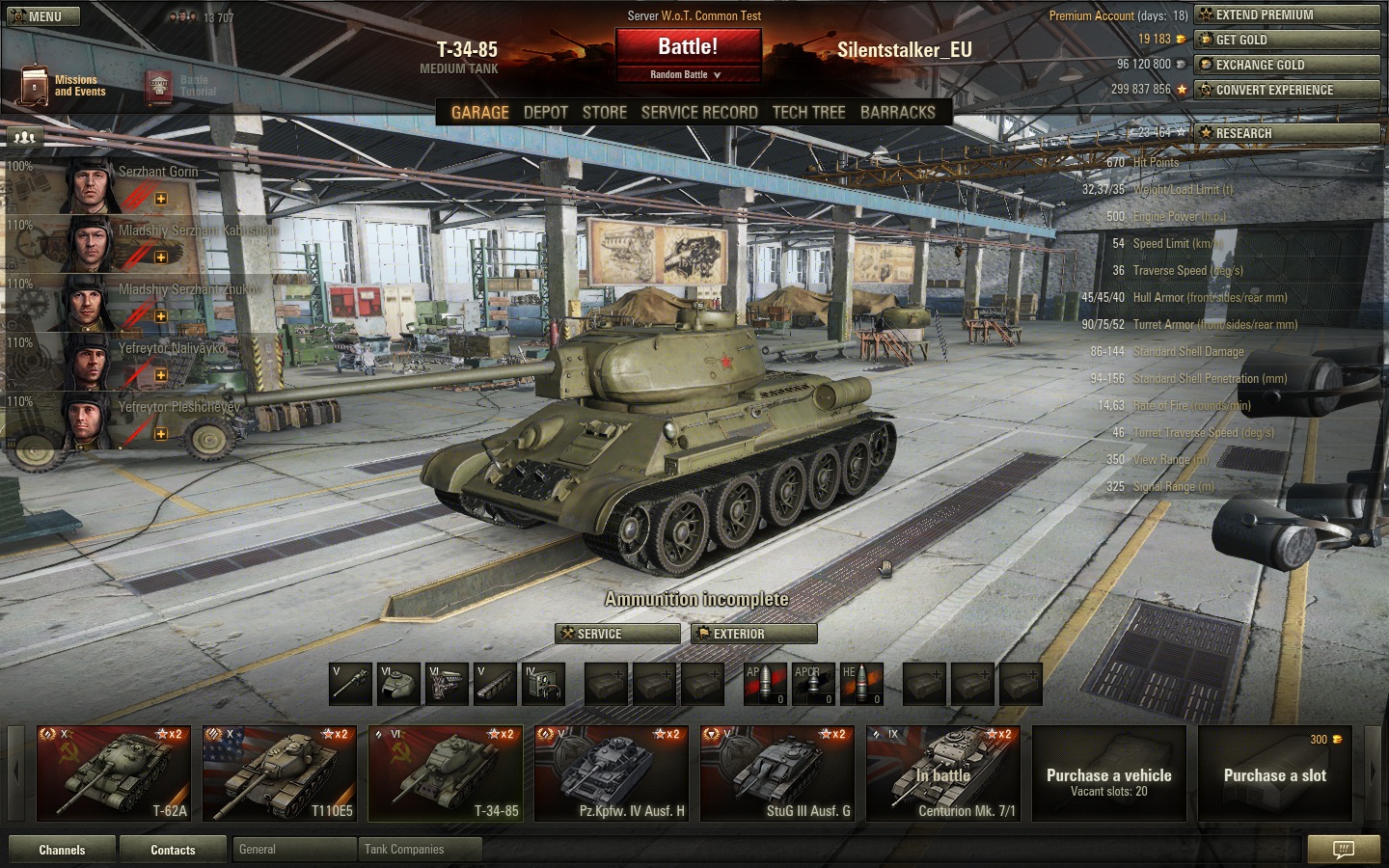Go to the Barracks tab
Viewport: 1389px width, 868px height.
898,112
